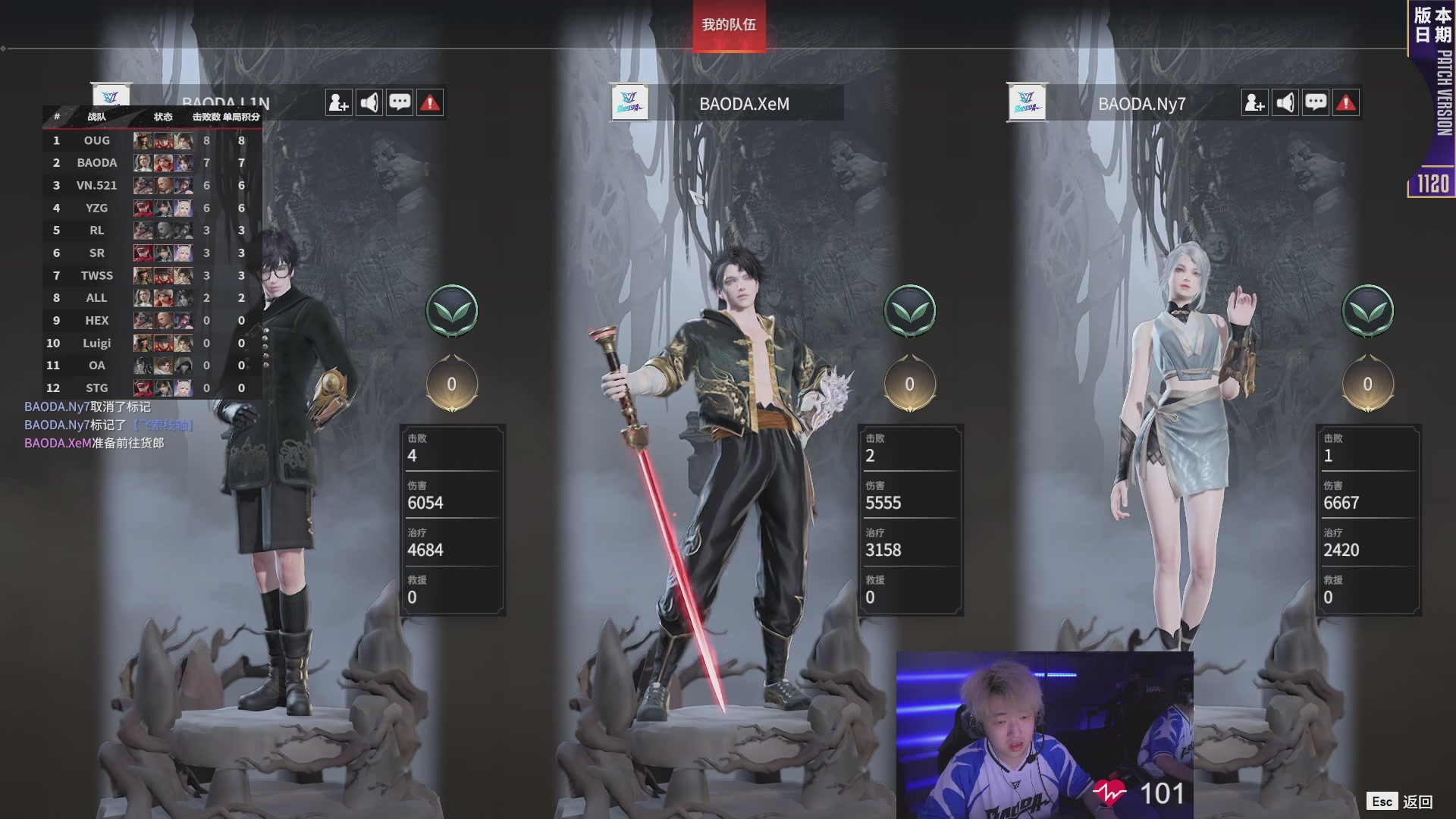Mute BAODA.Ny7's voice with speaker icon

click(1285, 102)
